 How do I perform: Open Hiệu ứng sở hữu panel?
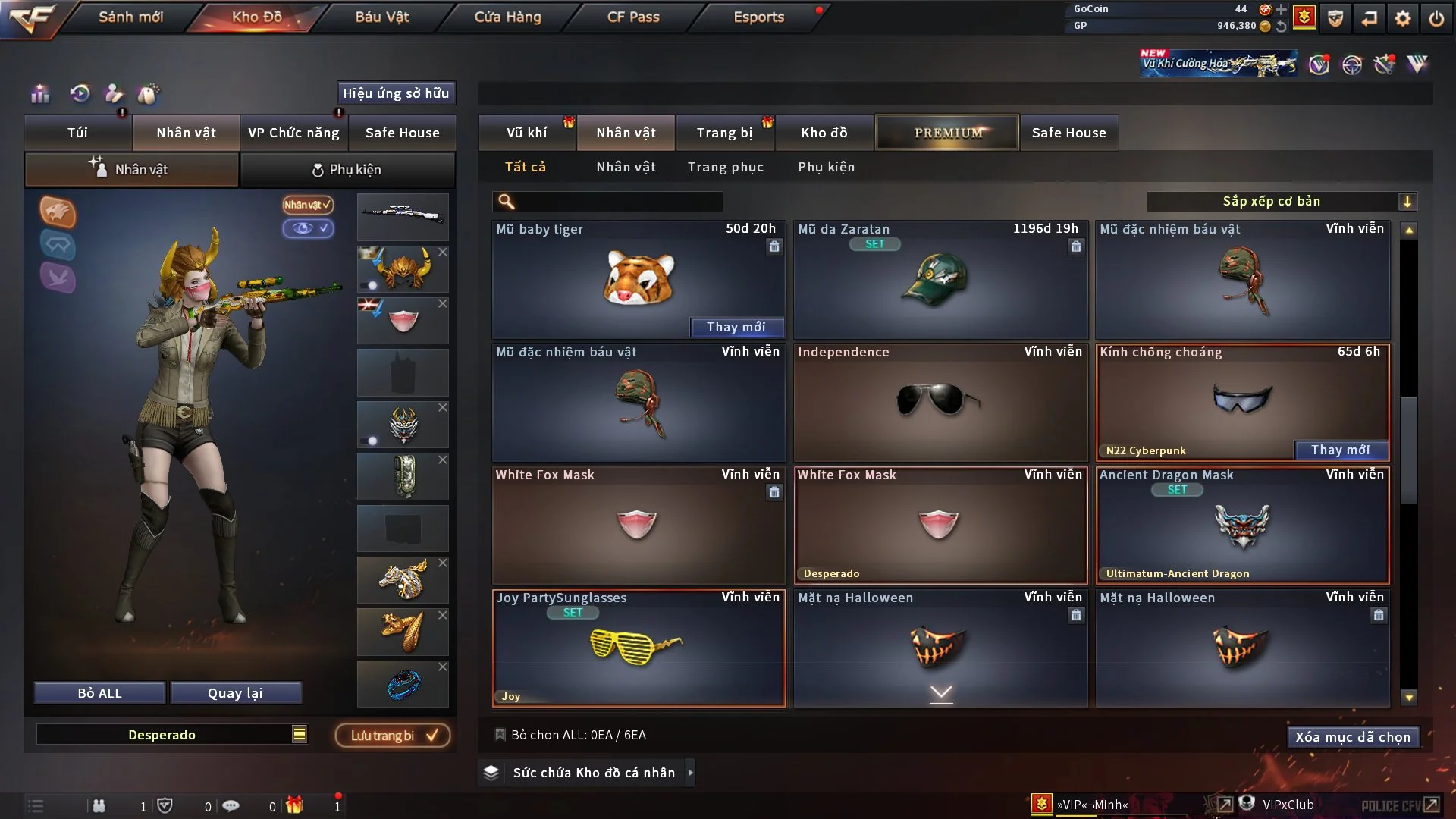(x=396, y=93)
